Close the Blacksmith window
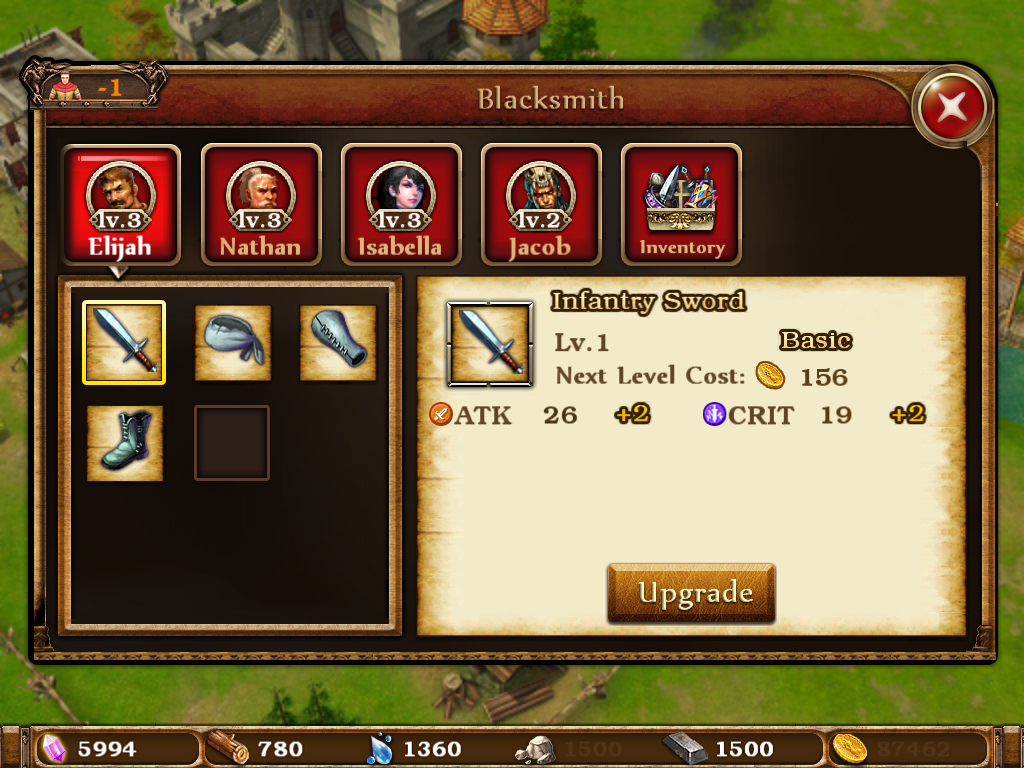This screenshot has width=1024, height=768. tap(952, 106)
